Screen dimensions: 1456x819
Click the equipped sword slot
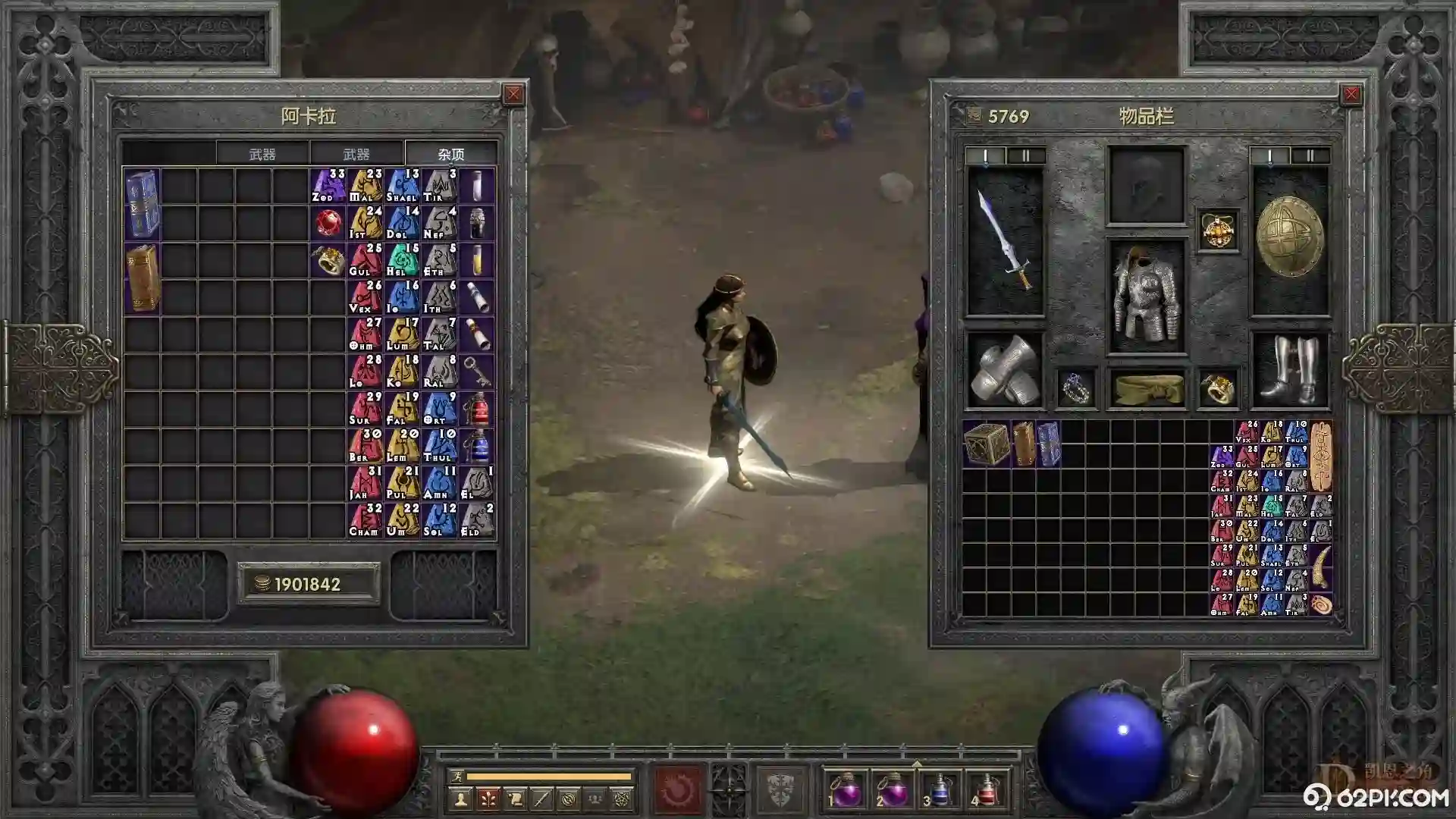[1006, 241]
